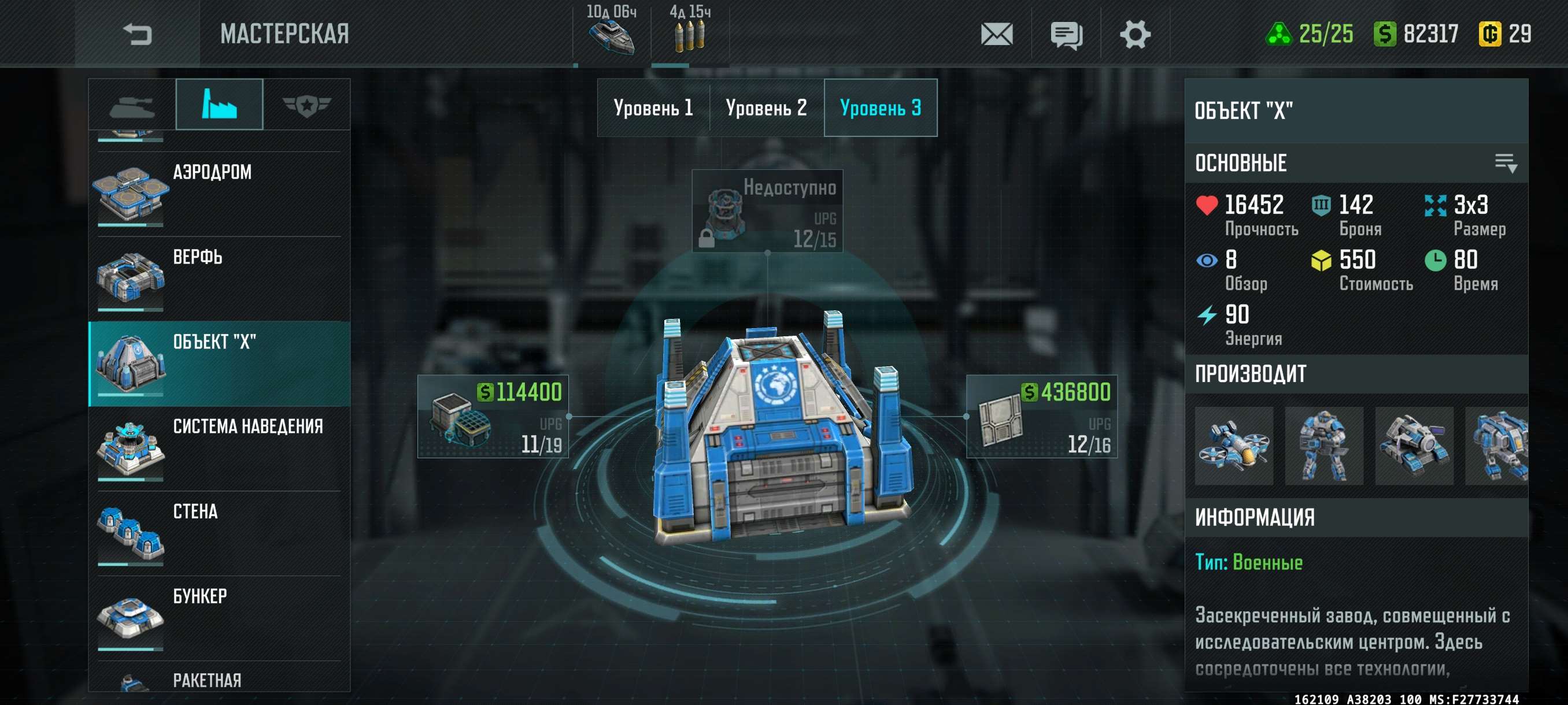This screenshot has width=1568, height=705.
Task: Buy the 436800 armor plate upgrade
Action: click(1041, 417)
